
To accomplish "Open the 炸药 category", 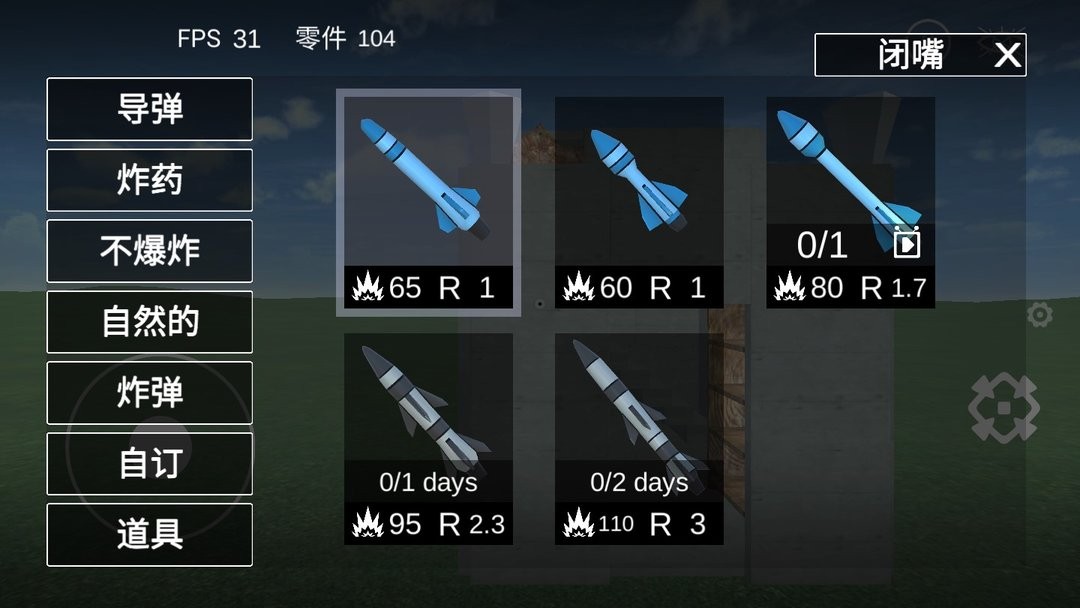I will (150, 180).
